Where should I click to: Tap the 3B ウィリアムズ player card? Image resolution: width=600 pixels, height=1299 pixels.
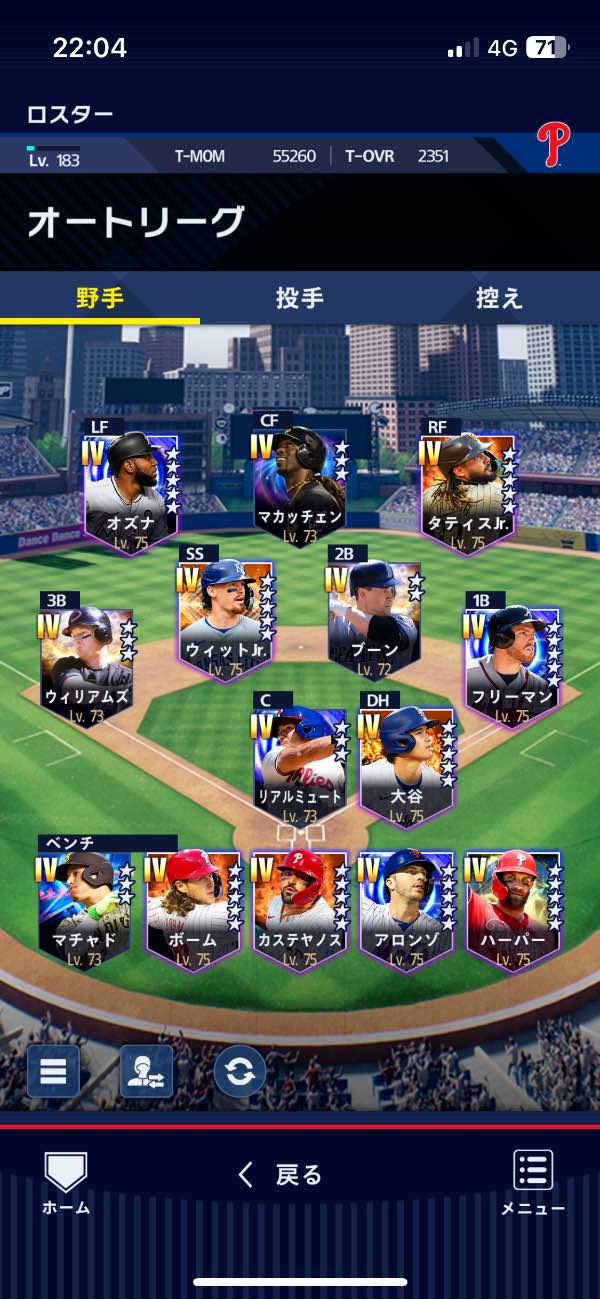tap(87, 667)
